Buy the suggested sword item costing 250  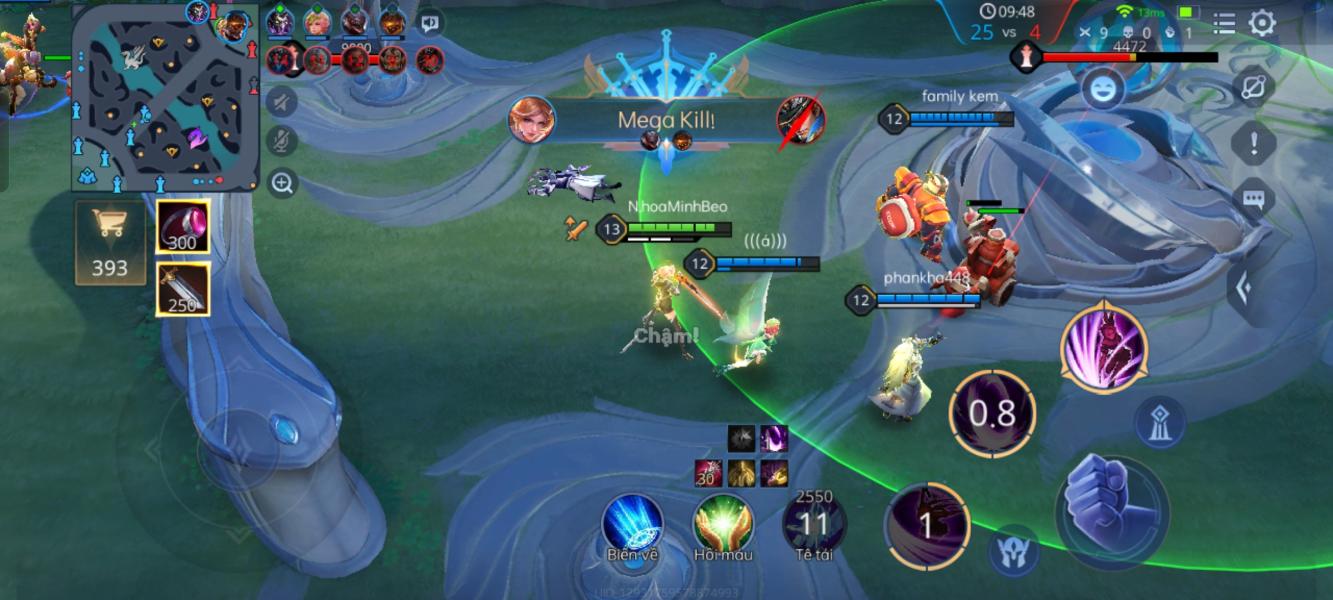[183, 288]
